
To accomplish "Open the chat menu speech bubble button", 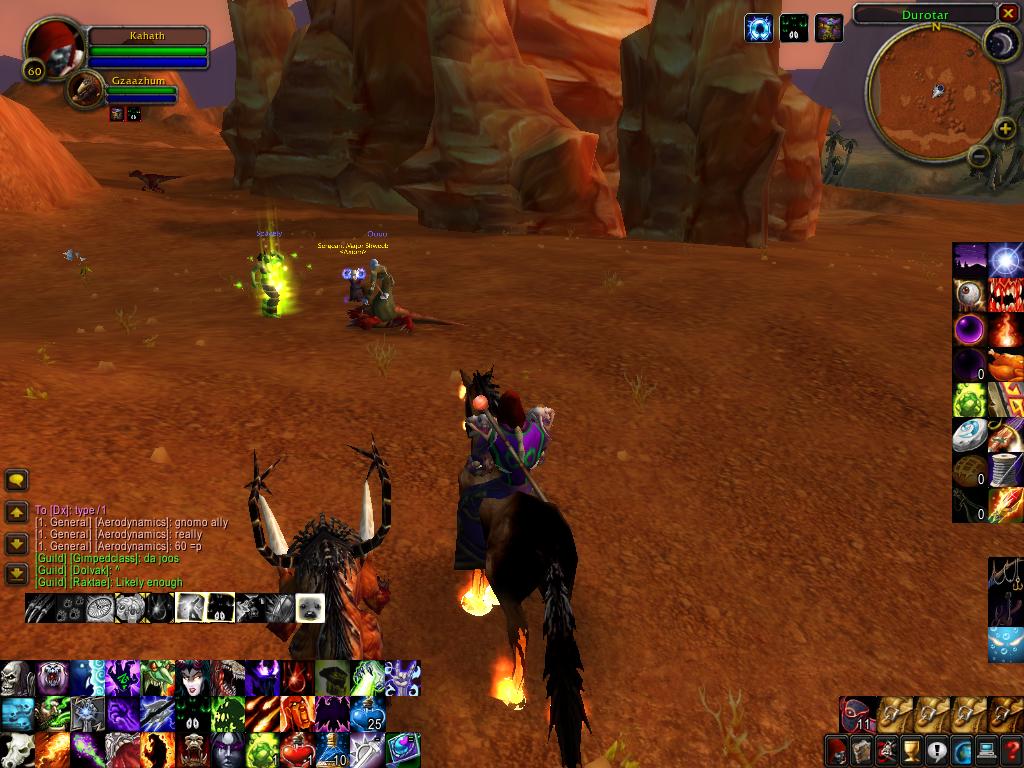I will 16,481.
